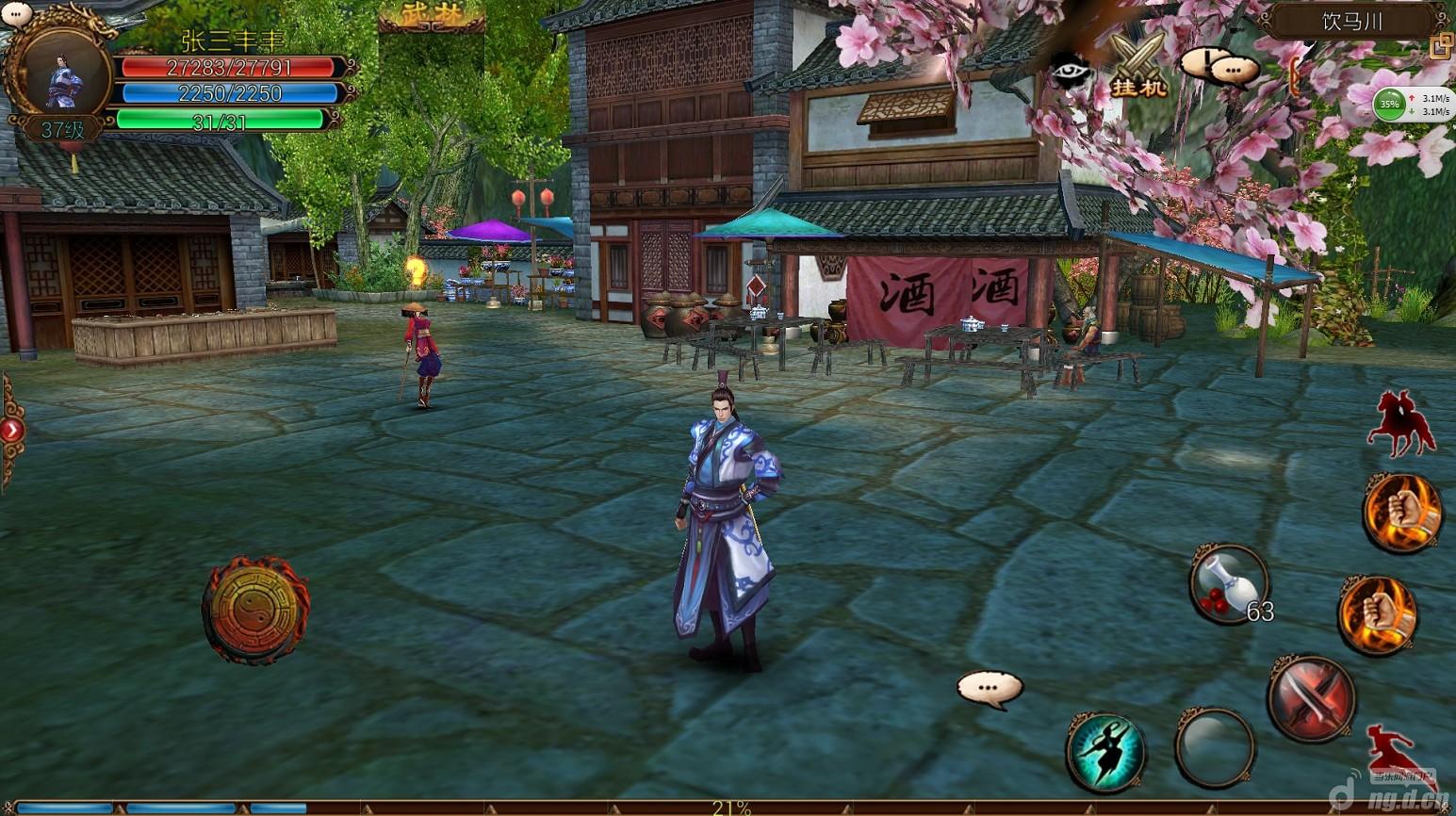Expand the red arrow side panel
The height and width of the screenshot is (816, 1456).
point(11,431)
